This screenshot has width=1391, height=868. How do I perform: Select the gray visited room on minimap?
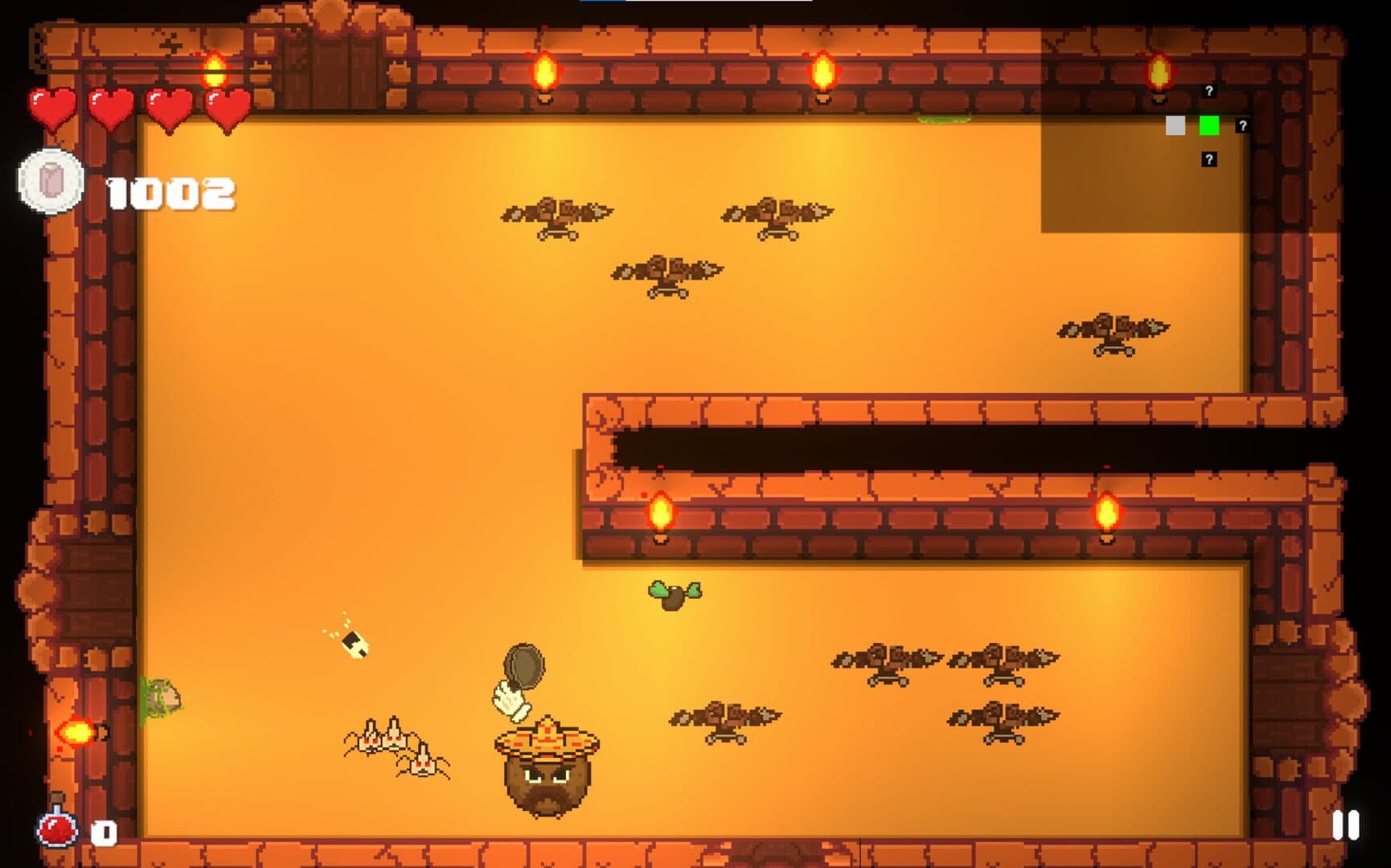point(1175,125)
